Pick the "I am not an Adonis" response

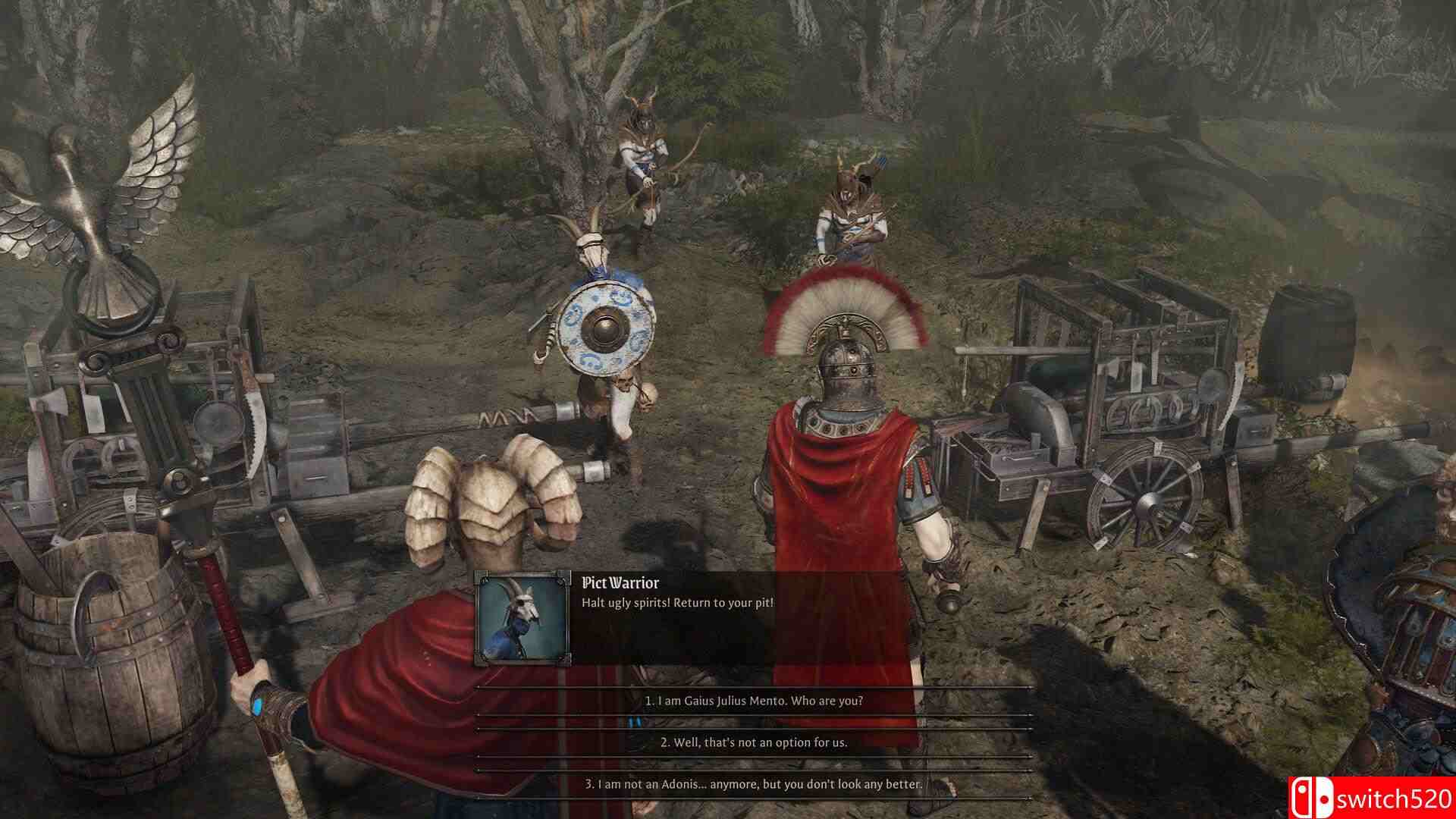point(754,784)
